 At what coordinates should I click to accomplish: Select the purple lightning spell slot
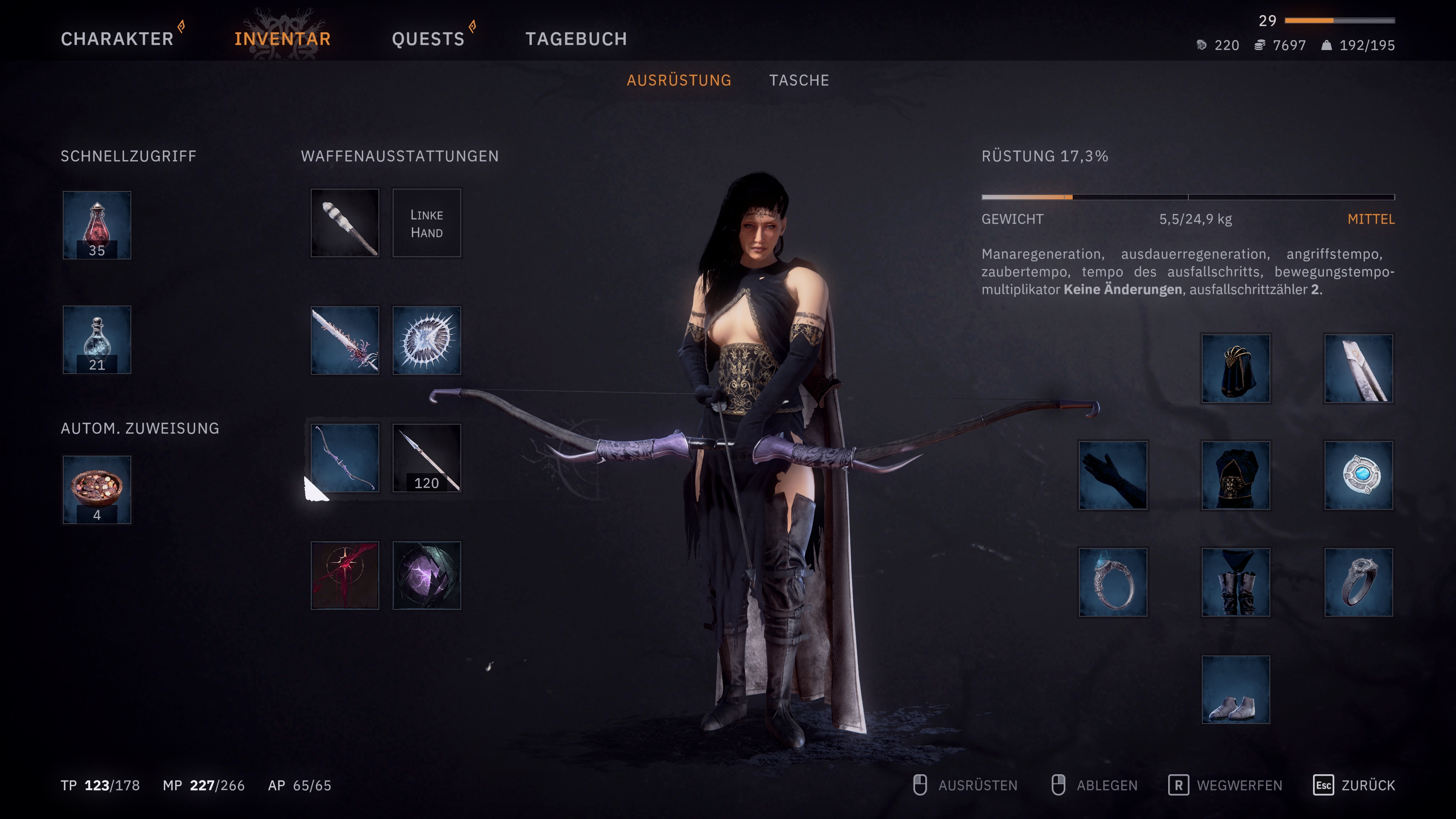tap(427, 576)
